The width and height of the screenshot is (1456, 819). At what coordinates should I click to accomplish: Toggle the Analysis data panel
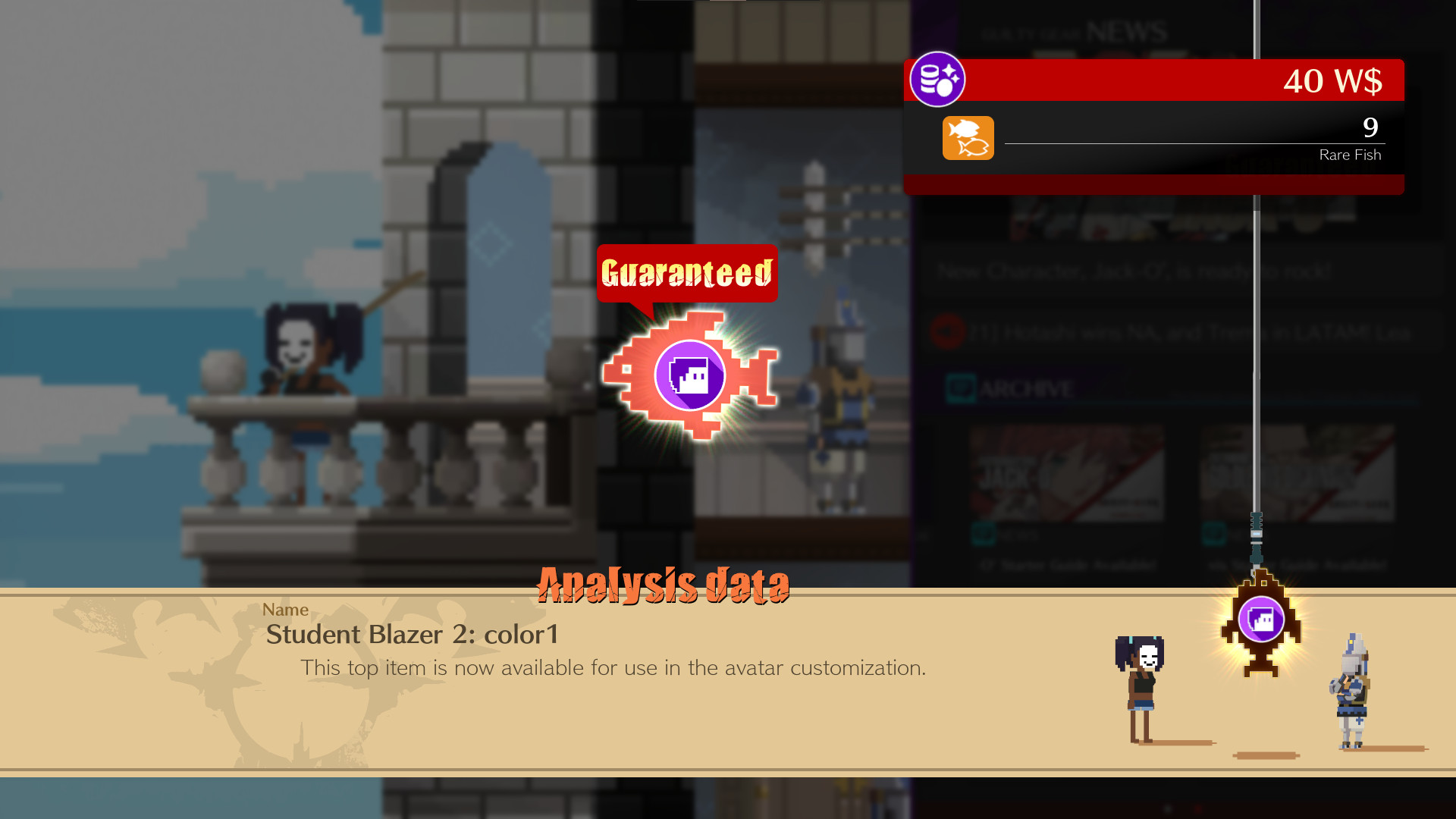664,584
